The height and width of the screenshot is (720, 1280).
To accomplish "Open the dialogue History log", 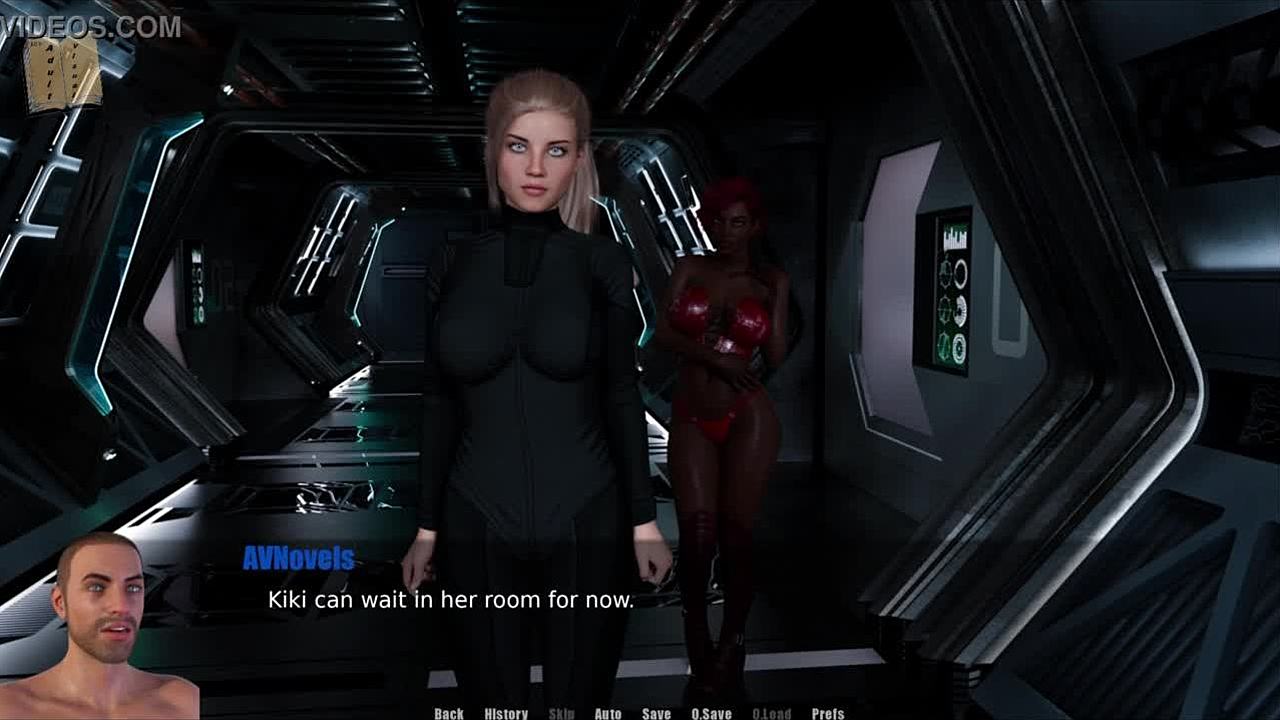I will pos(506,713).
